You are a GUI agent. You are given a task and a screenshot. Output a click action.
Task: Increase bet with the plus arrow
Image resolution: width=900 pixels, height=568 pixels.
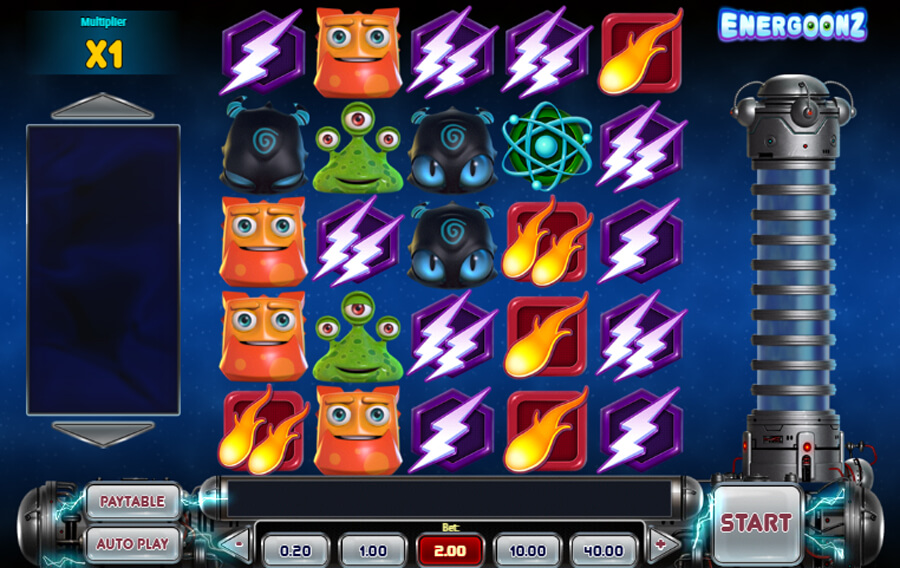click(x=660, y=546)
